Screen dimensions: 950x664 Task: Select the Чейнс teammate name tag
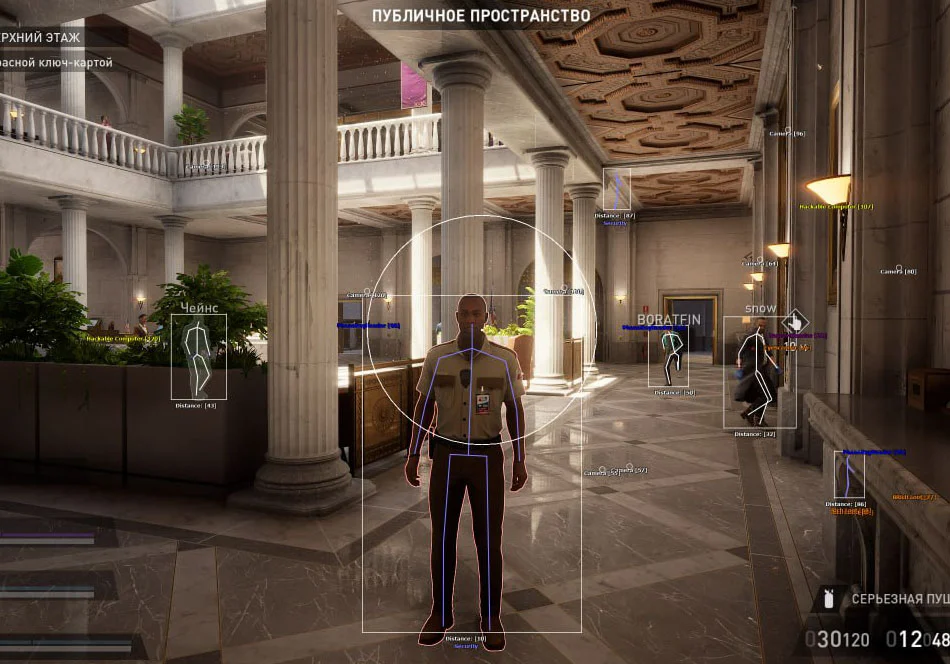click(x=199, y=307)
